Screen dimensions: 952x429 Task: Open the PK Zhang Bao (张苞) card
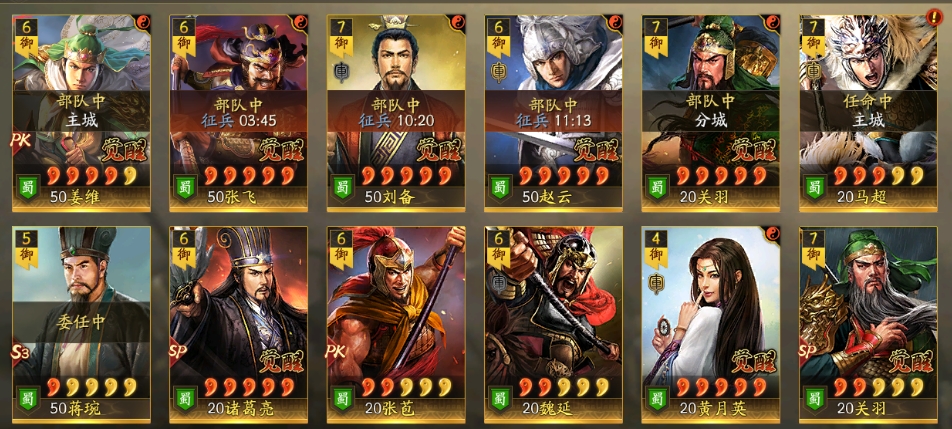tap(395, 322)
